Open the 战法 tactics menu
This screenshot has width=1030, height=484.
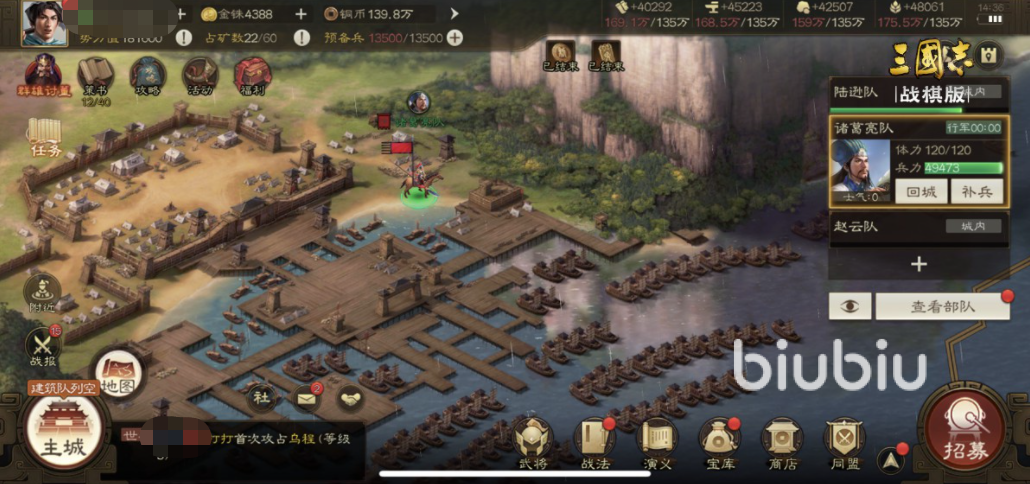click(x=595, y=442)
